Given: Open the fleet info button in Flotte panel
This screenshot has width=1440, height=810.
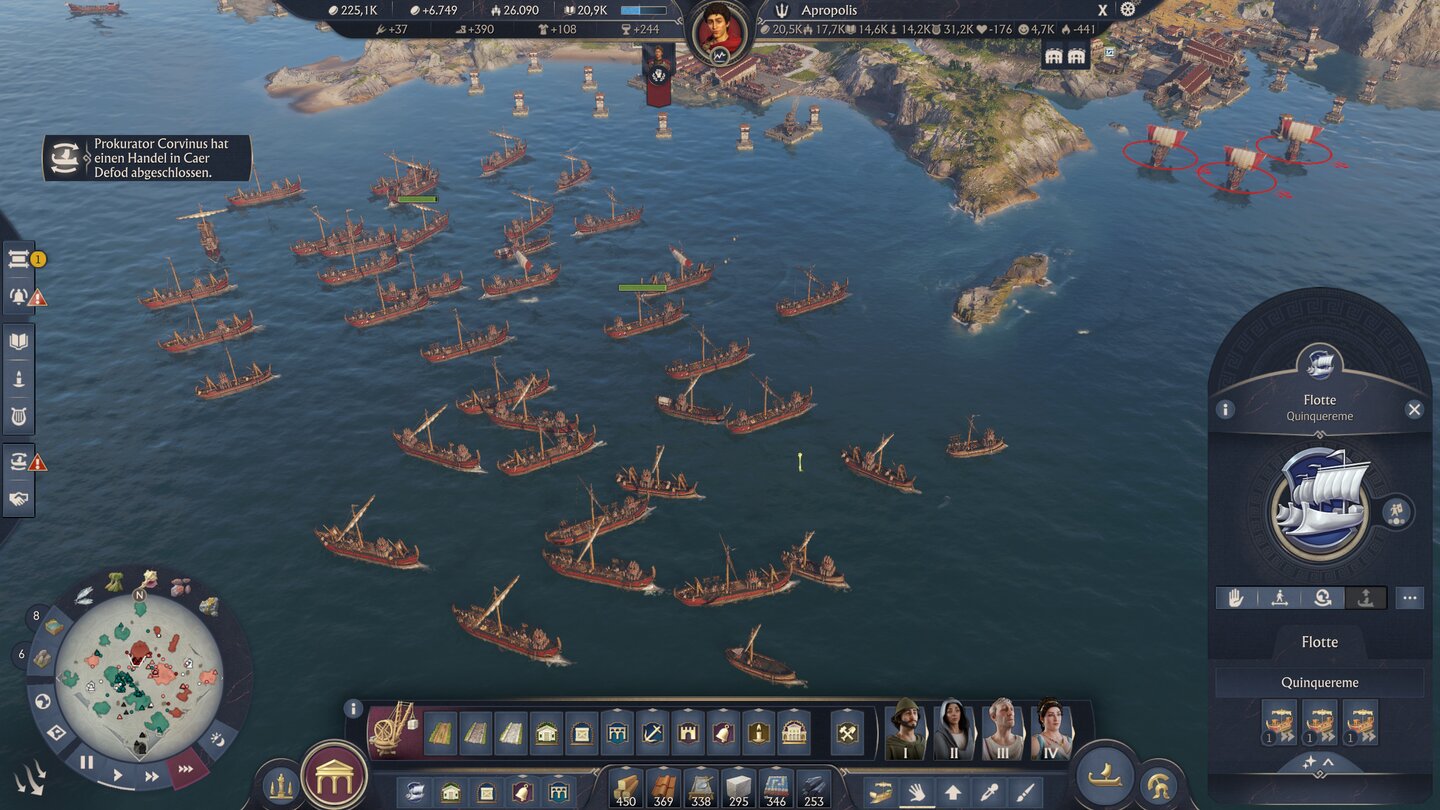Looking at the screenshot, I should tap(1225, 409).
